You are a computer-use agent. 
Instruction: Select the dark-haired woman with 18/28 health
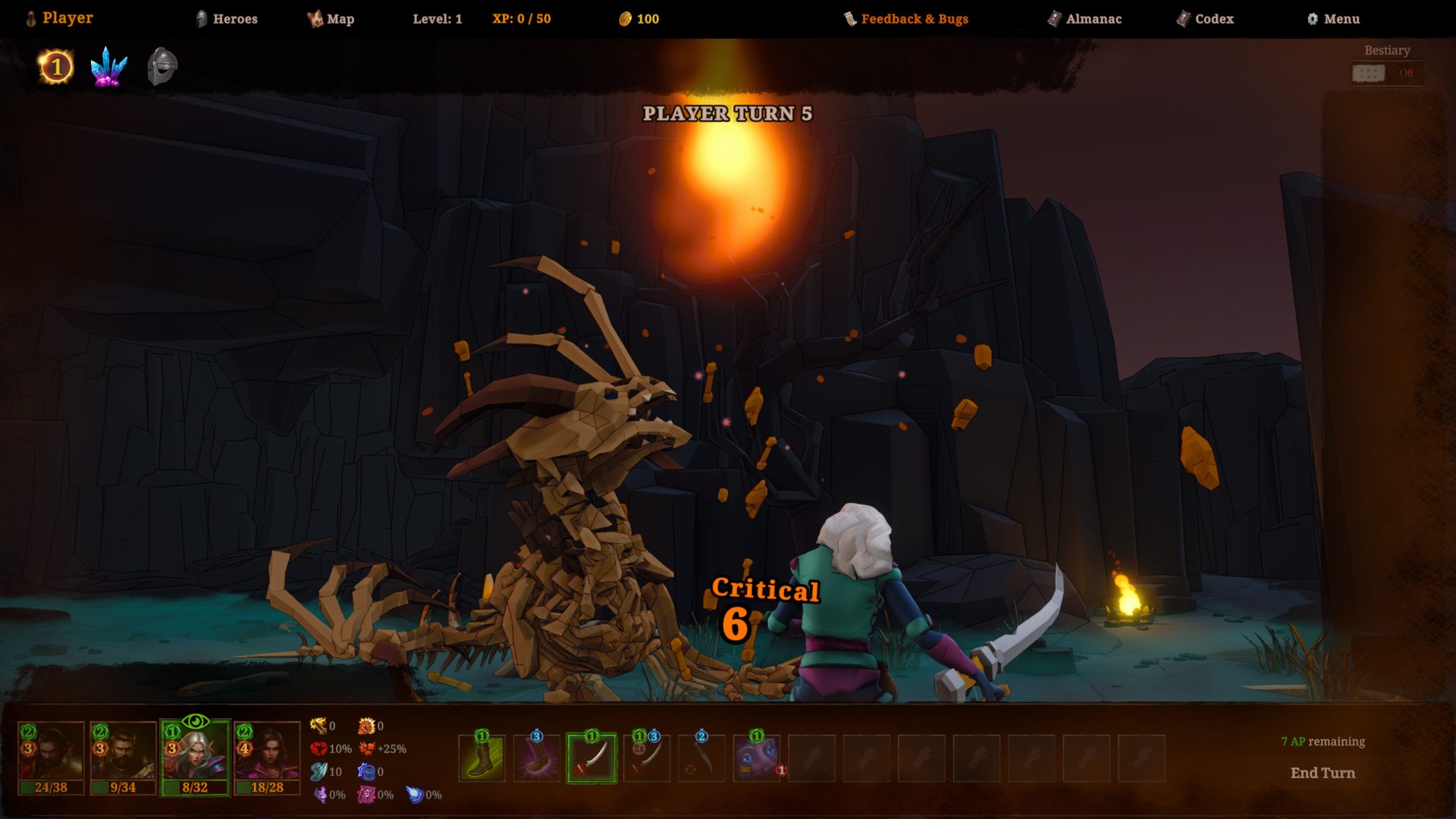tap(267, 757)
